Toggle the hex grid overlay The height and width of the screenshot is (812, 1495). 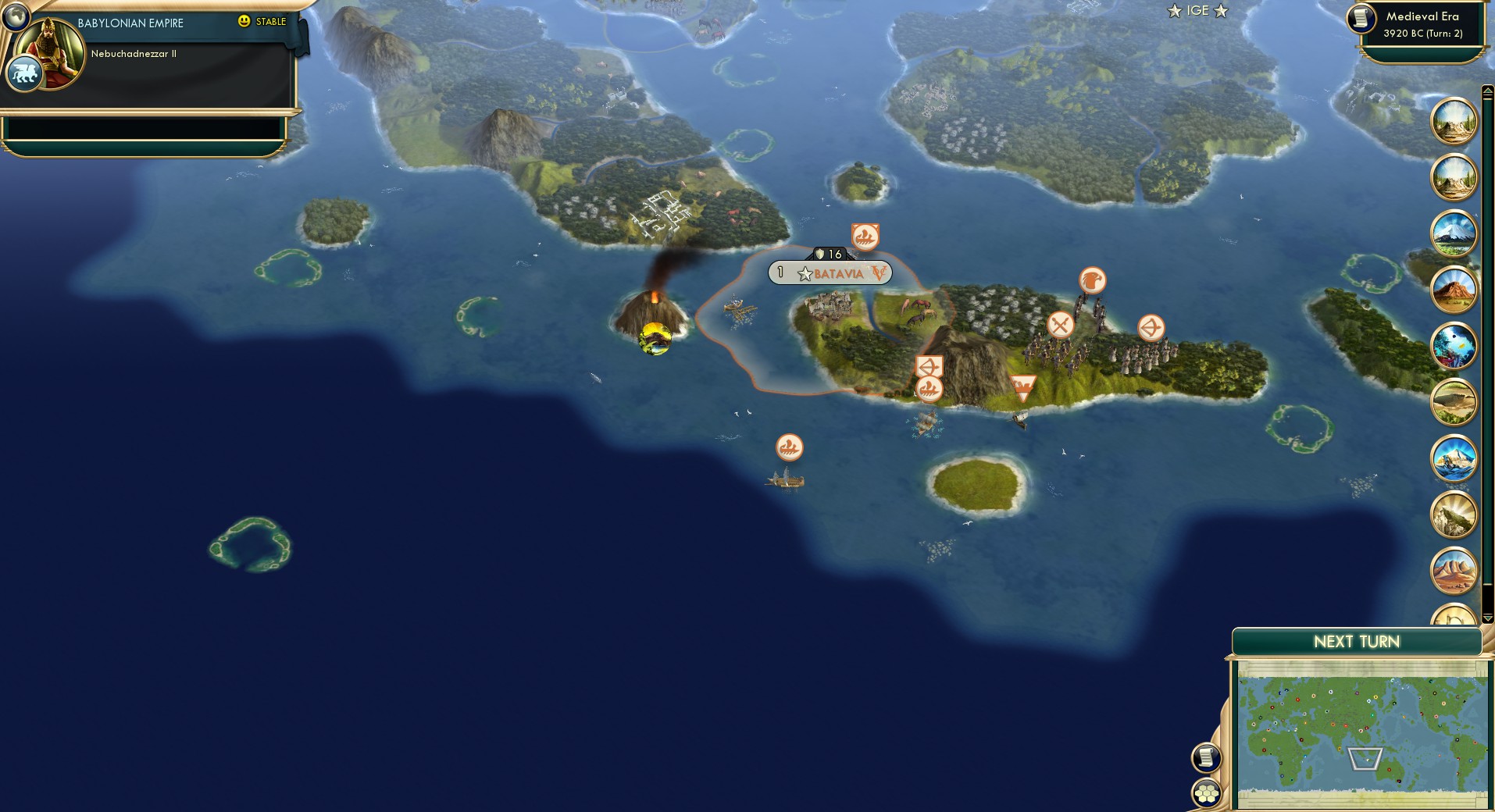[1207, 792]
